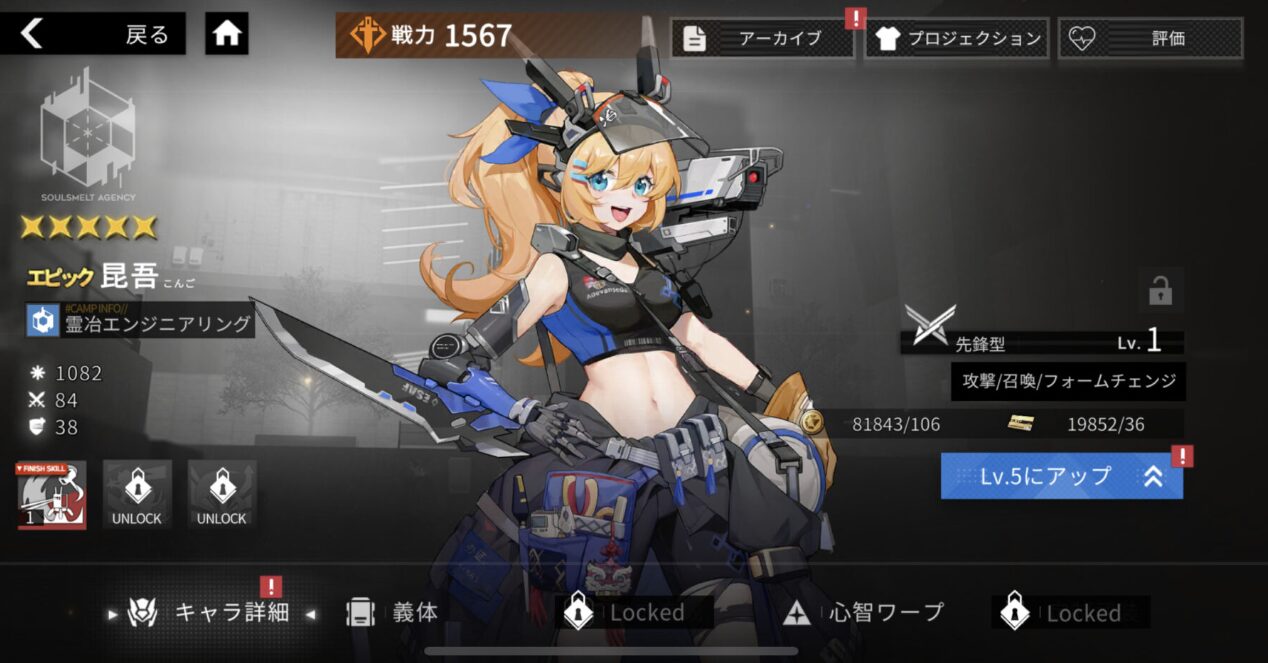This screenshot has height=663, width=1268.
Task: Level up with the Lv.5にアップ button
Action: pos(1061,476)
